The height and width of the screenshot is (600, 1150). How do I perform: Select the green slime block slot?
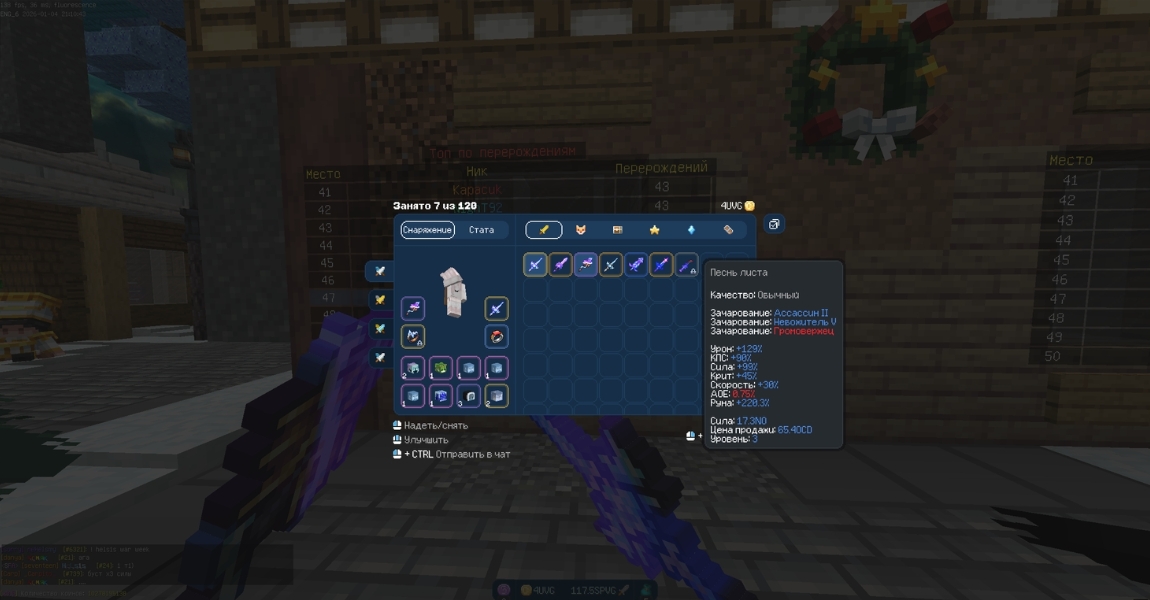[x=441, y=368]
